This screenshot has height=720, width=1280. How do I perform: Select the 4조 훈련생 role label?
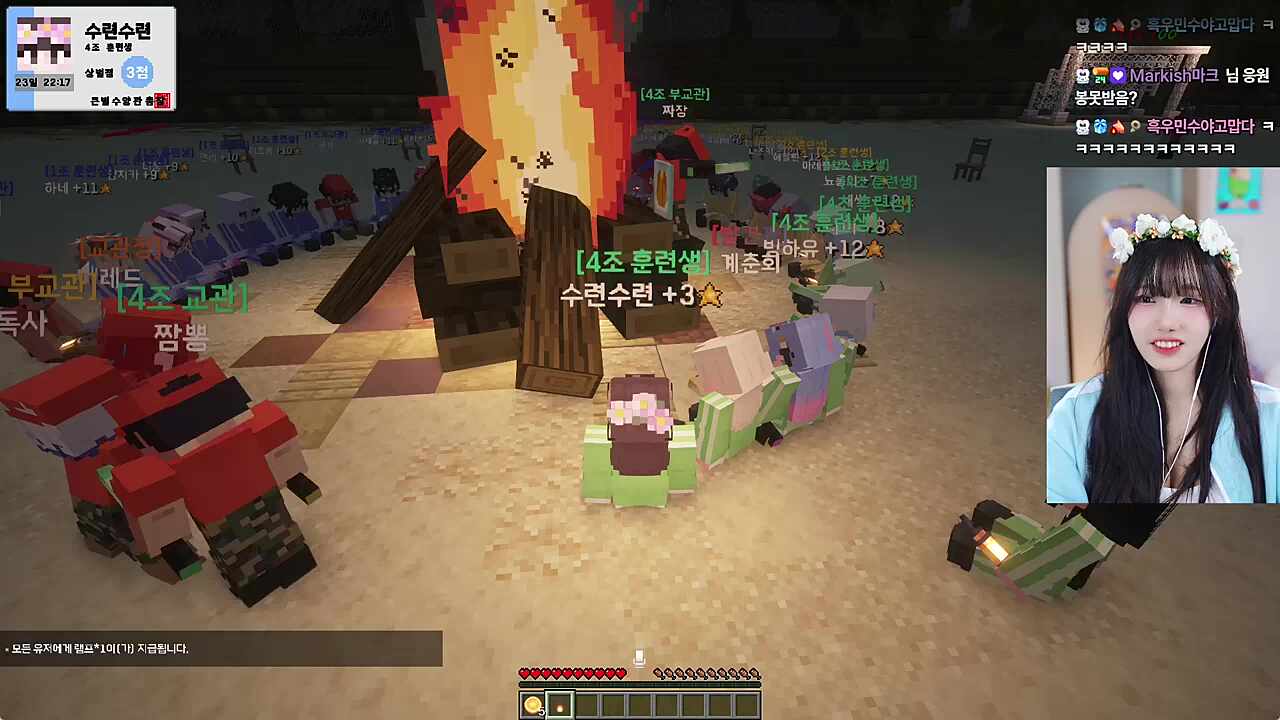pyautogui.click(x=108, y=47)
